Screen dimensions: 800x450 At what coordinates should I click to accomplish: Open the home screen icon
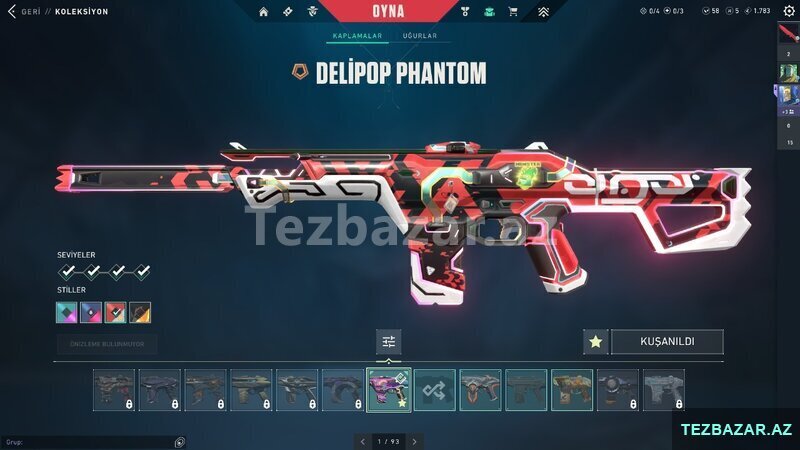264,12
